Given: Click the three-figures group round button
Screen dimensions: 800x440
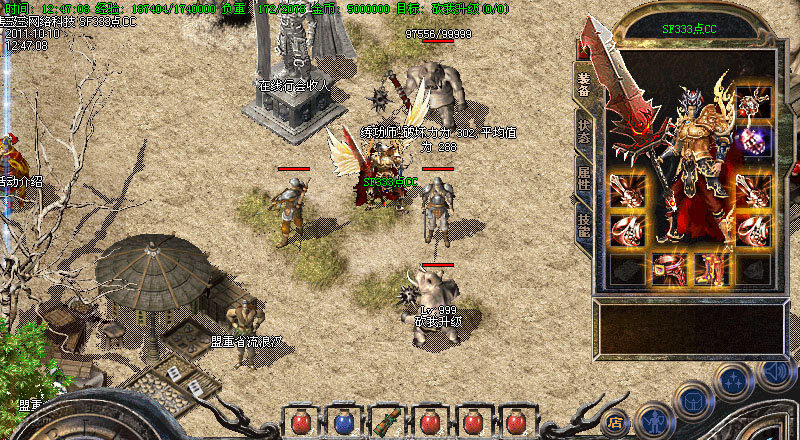Looking at the screenshot, I should click(733, 381).
